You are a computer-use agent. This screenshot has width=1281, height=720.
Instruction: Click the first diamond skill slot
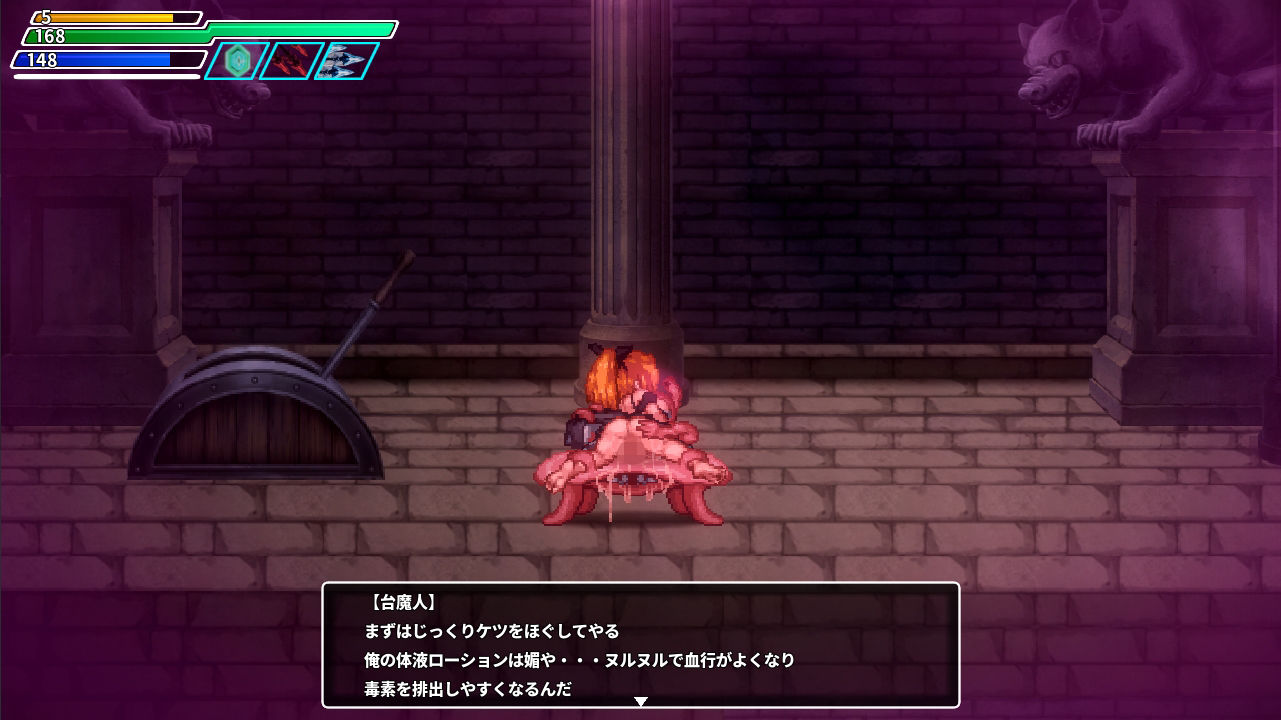[x=237, y=61]
